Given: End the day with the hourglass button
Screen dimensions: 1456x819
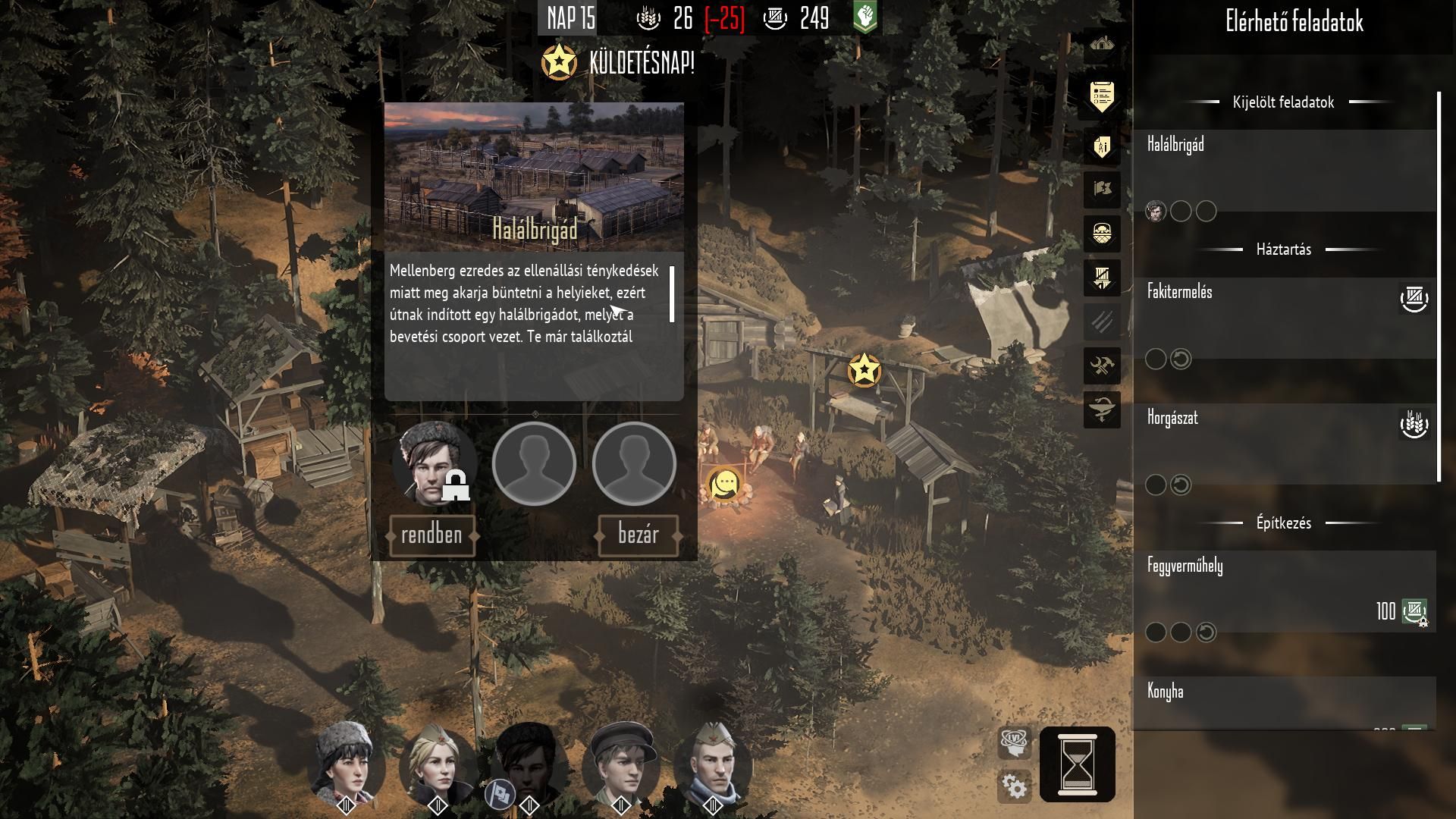Looking at the screenshot, I should click(x=1077, y=764).
